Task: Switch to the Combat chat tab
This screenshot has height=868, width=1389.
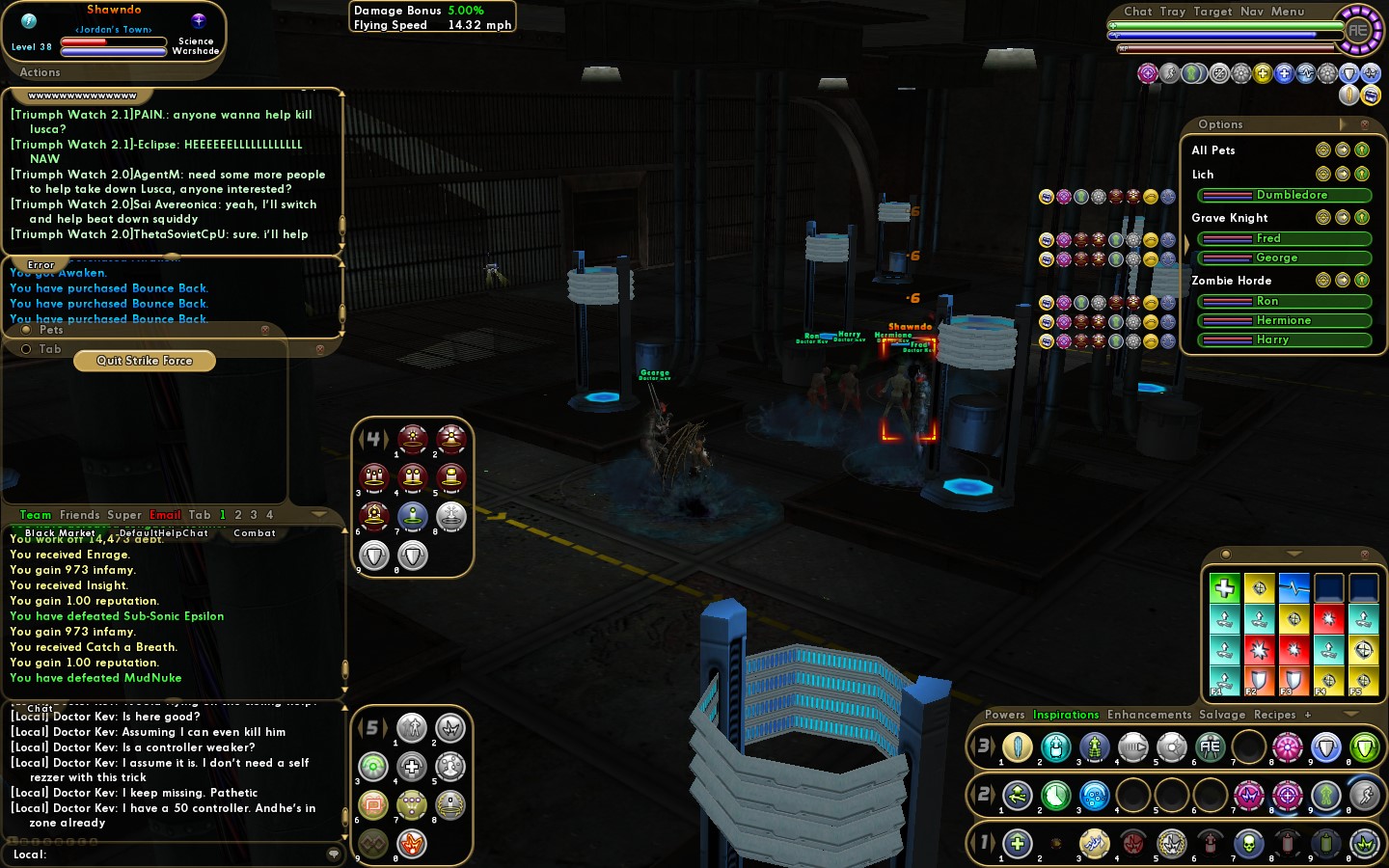Action: click(255, 532)
